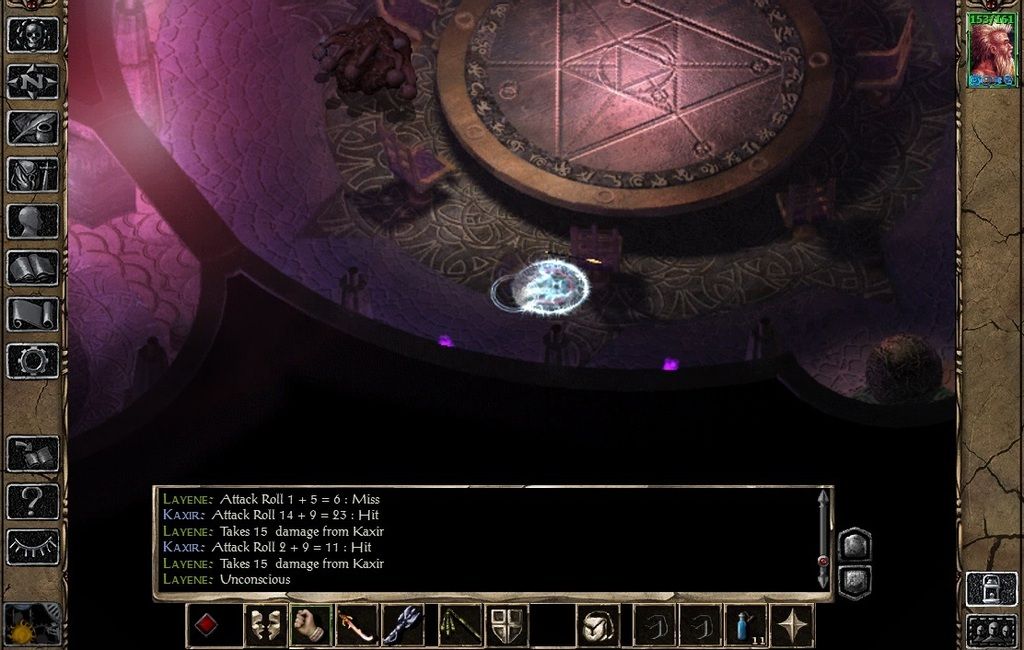Open special abilities with the star icon
Screen dimensions: 1024x650
[x=792, y=625]
